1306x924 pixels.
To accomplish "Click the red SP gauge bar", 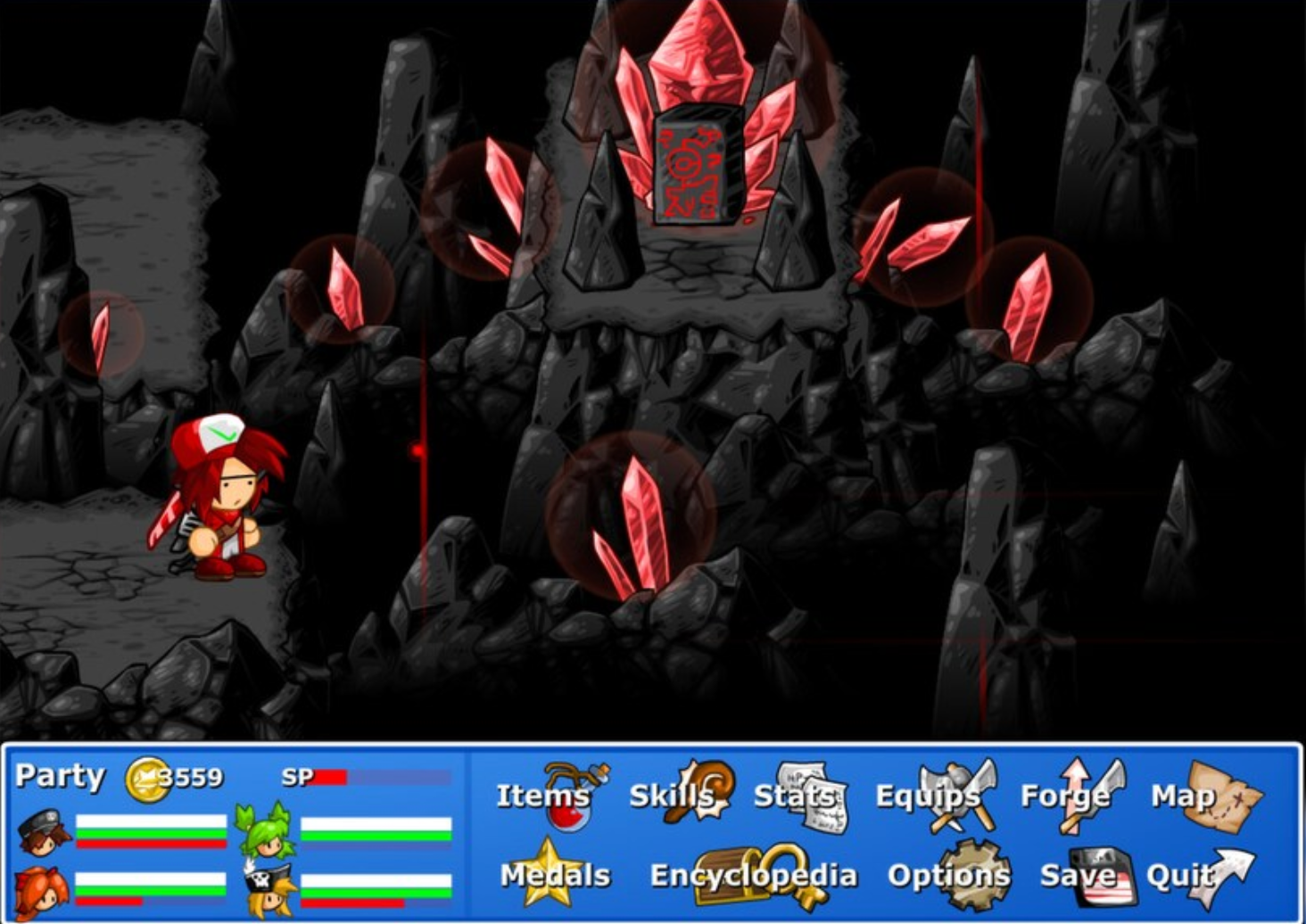I will point(332,775).
